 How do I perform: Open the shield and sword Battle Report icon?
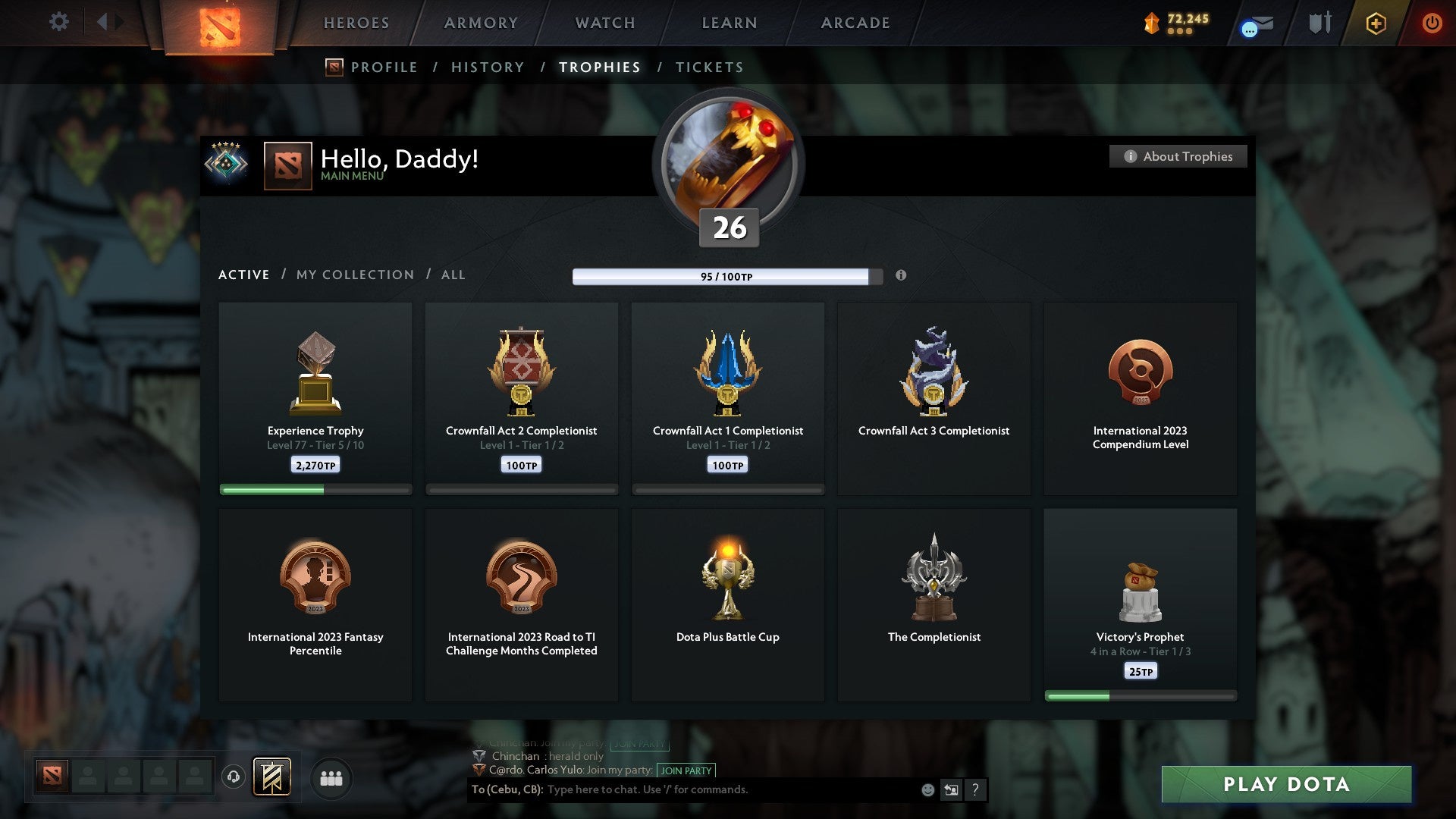click(1319, 22)
